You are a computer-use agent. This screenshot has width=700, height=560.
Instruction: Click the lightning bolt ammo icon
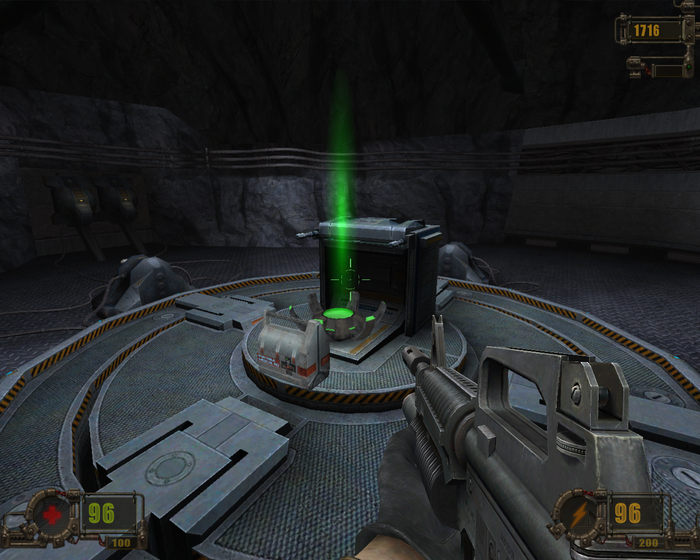(578, 516)
